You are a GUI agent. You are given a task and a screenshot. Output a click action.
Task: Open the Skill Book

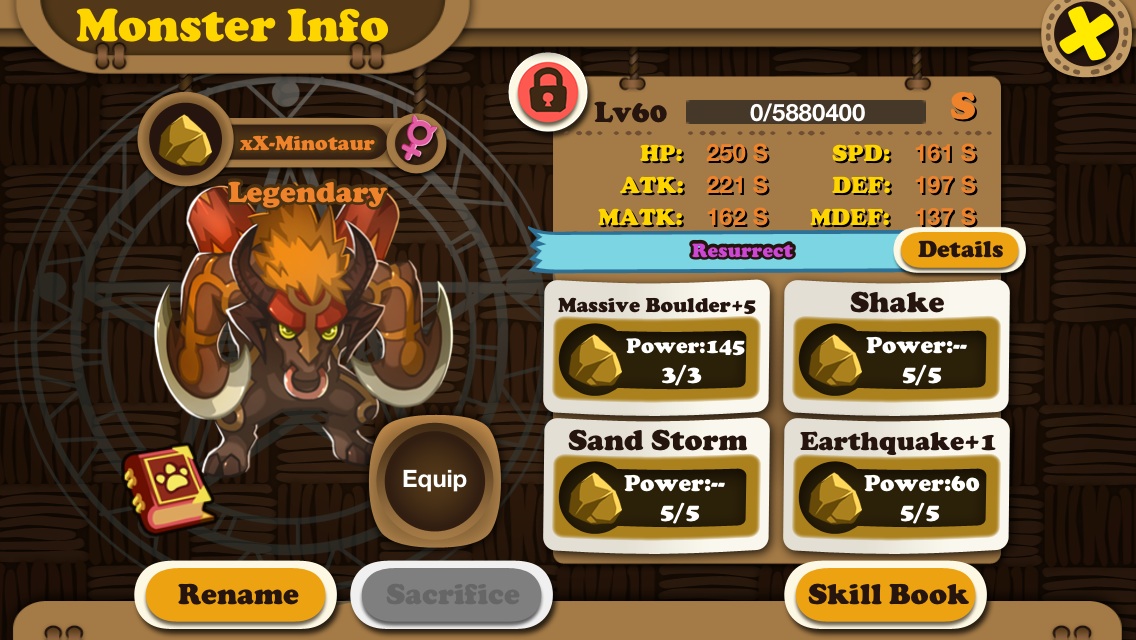click(x=887, y=595)
